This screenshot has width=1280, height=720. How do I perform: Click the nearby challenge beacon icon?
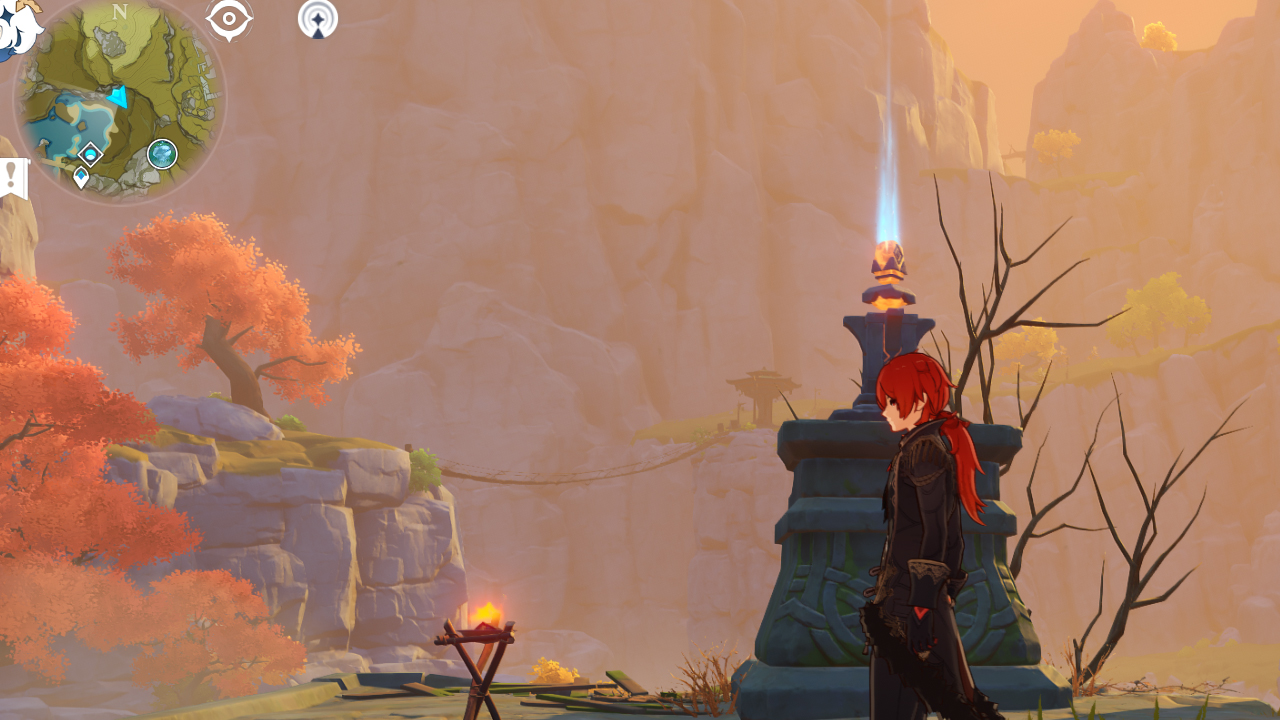[x=316, y=19]
